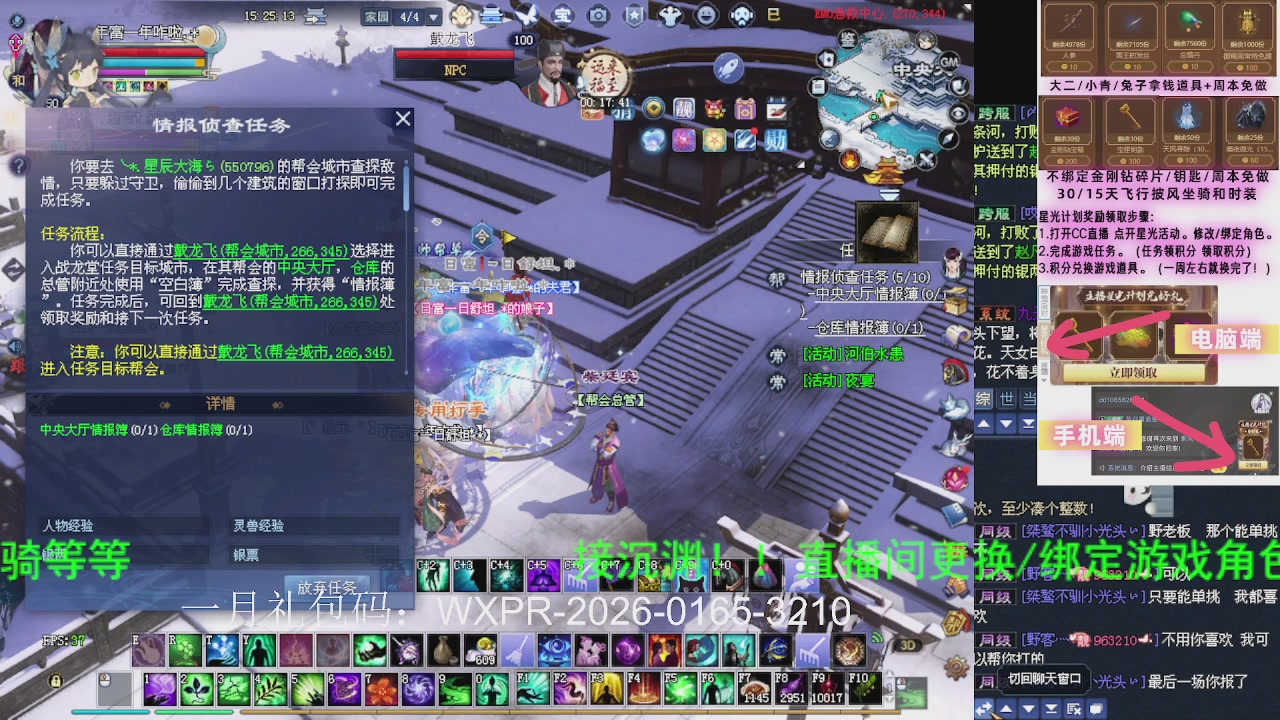Switch to the 世 chat channel tab
Image resolution: width=1280 pixels, height=720 pixels.
[x=1006, y=398]
